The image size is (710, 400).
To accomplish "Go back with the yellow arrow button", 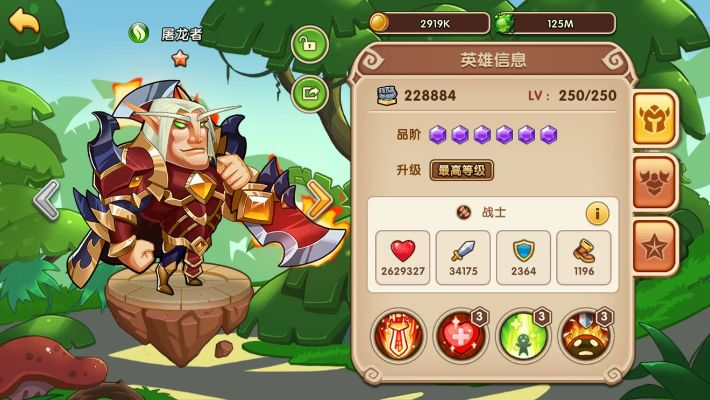I will (x=23, y=20).
